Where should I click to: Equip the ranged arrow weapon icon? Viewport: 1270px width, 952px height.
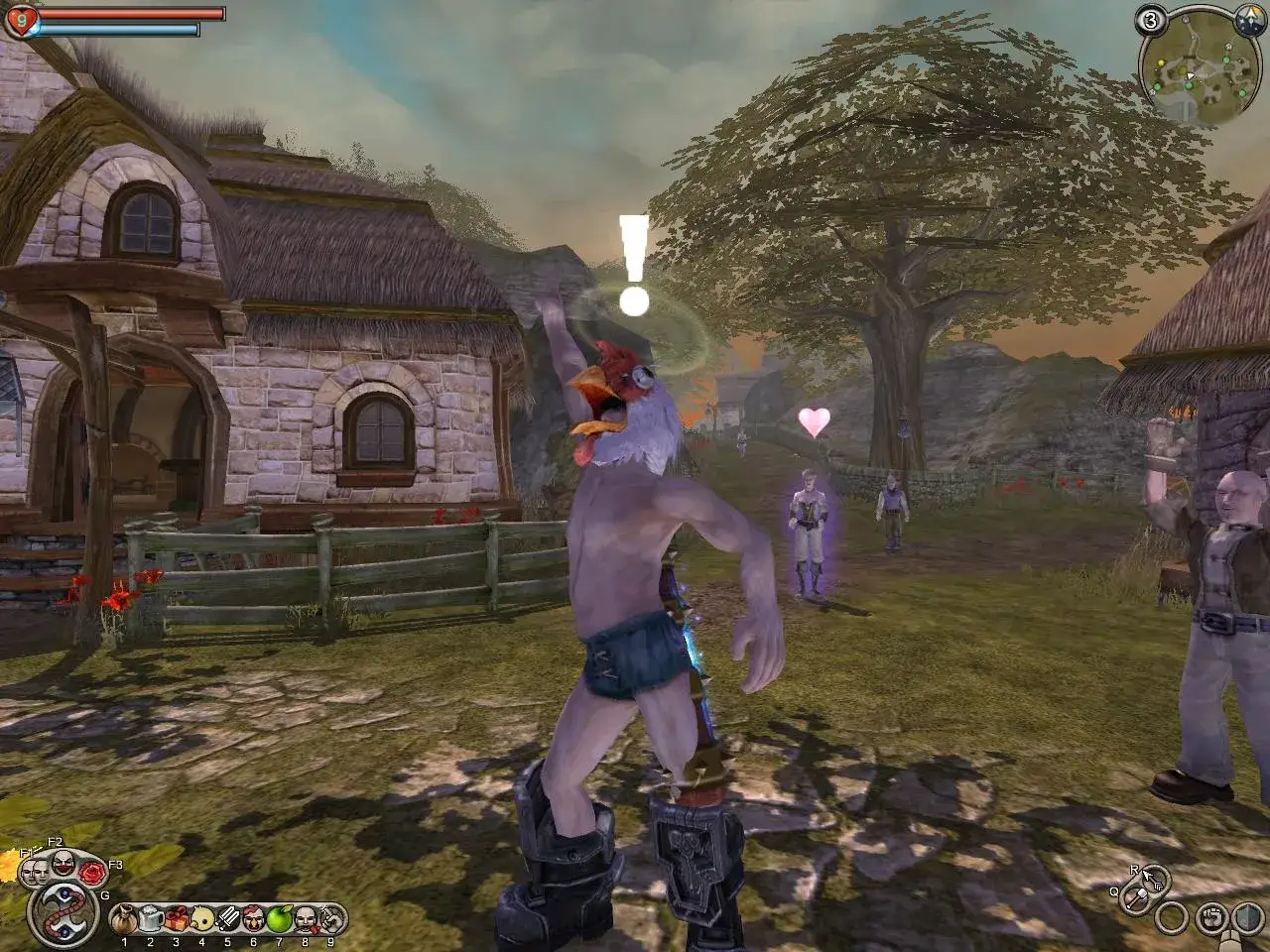1154,878
